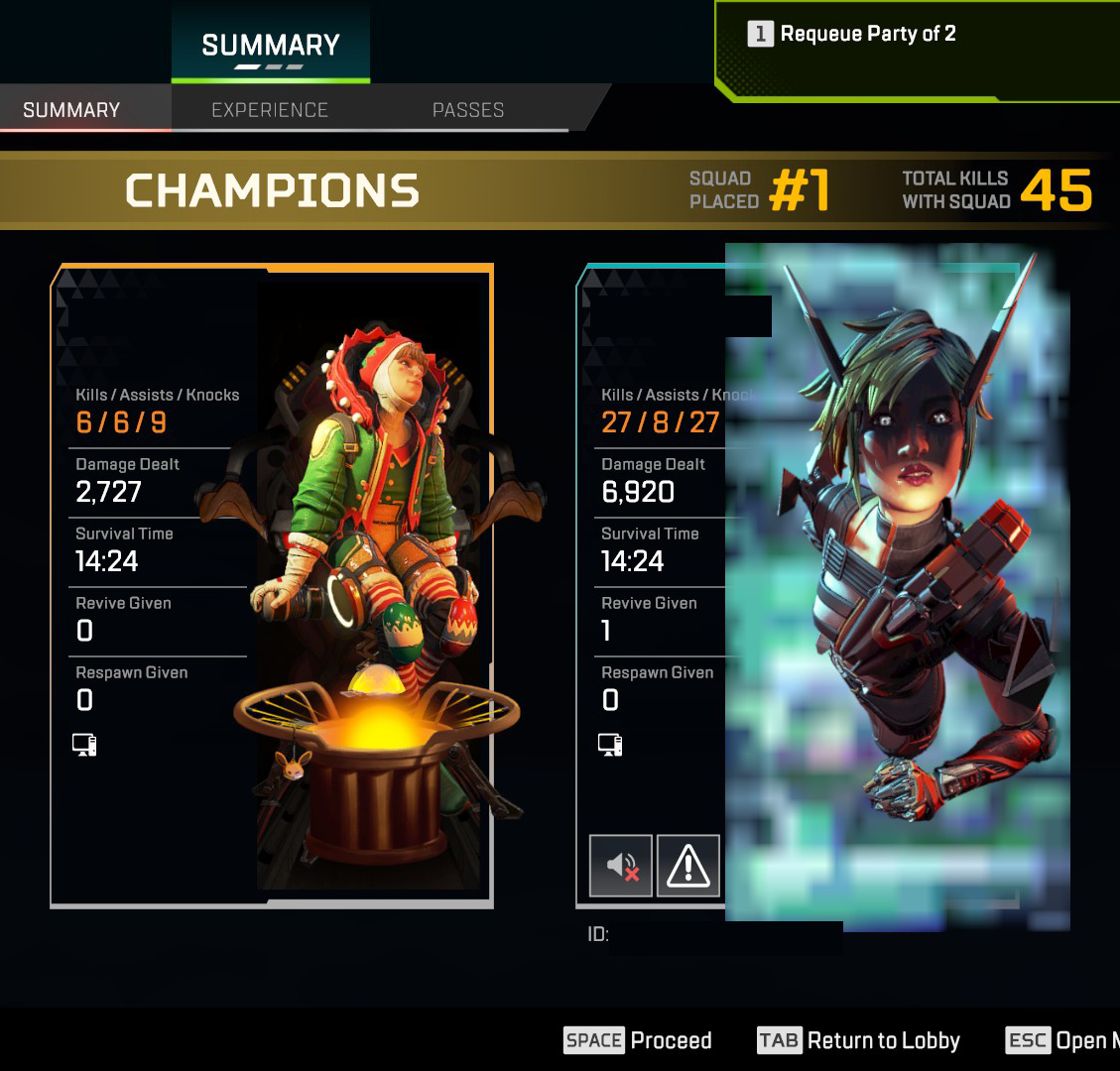Select the elf-skin player's stat card
The image size is (1120, 1071).
(x=271, y=585)
